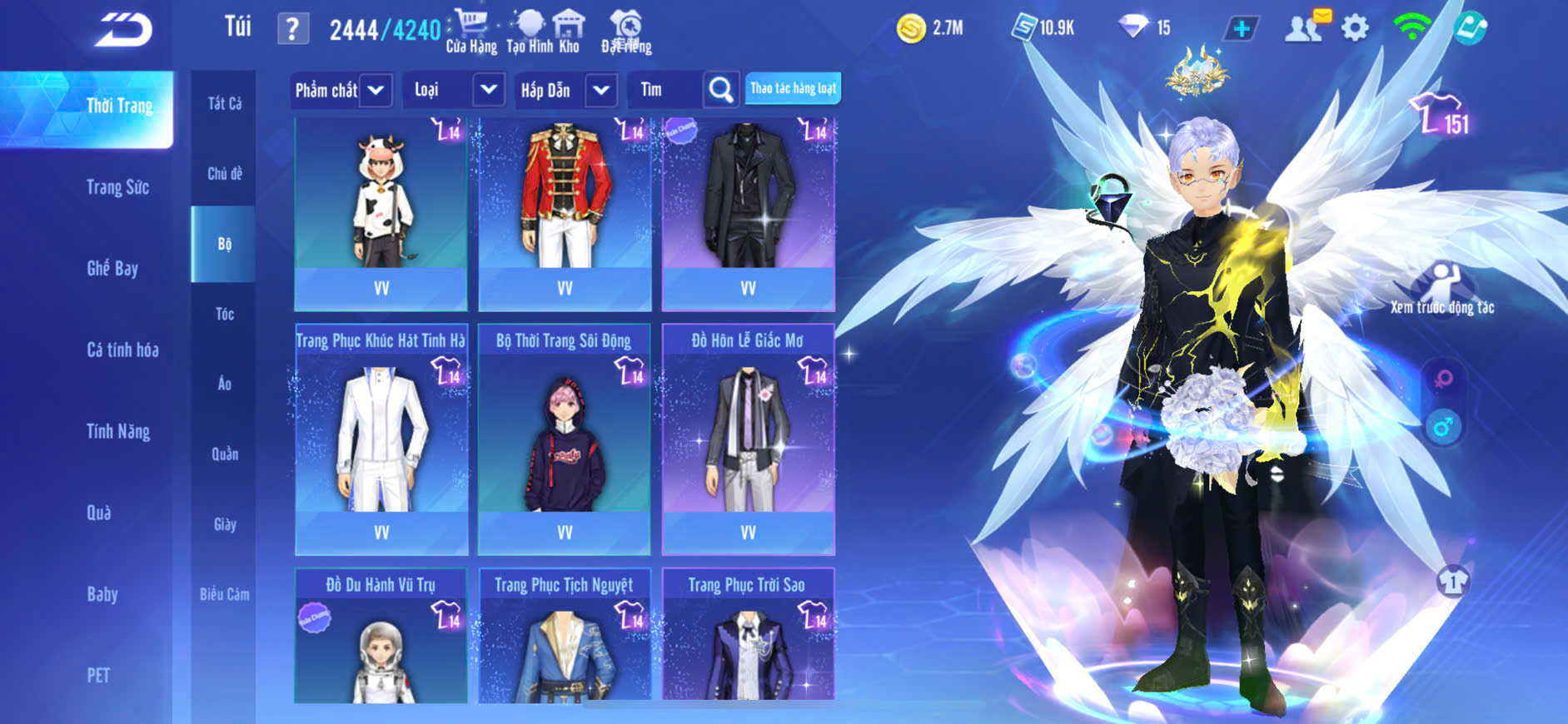1568x724 pixels.
Task: Open the settings gear
Action: 1355,29
